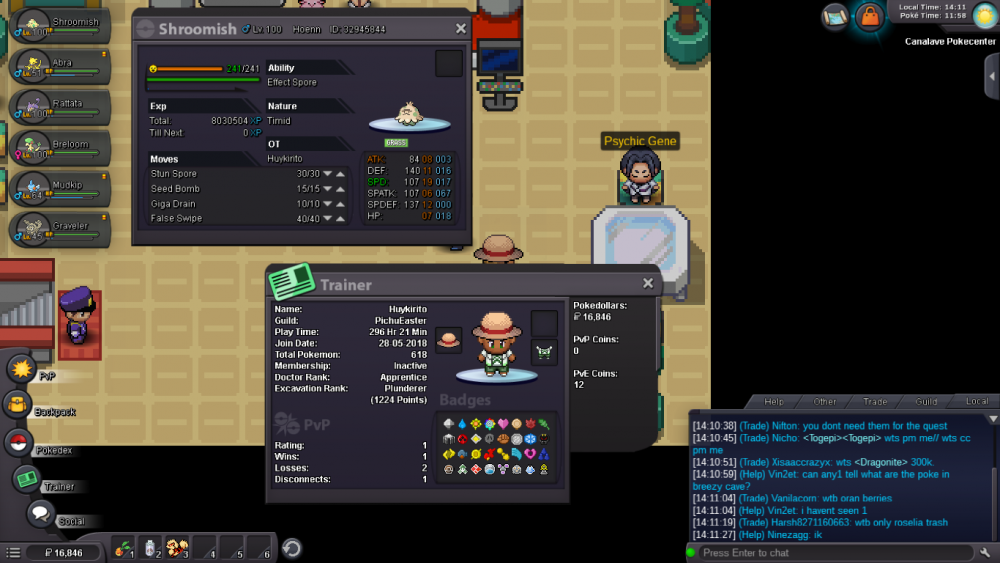
Task: Select Mudkip party slot
Action: (x=60, y=187)
